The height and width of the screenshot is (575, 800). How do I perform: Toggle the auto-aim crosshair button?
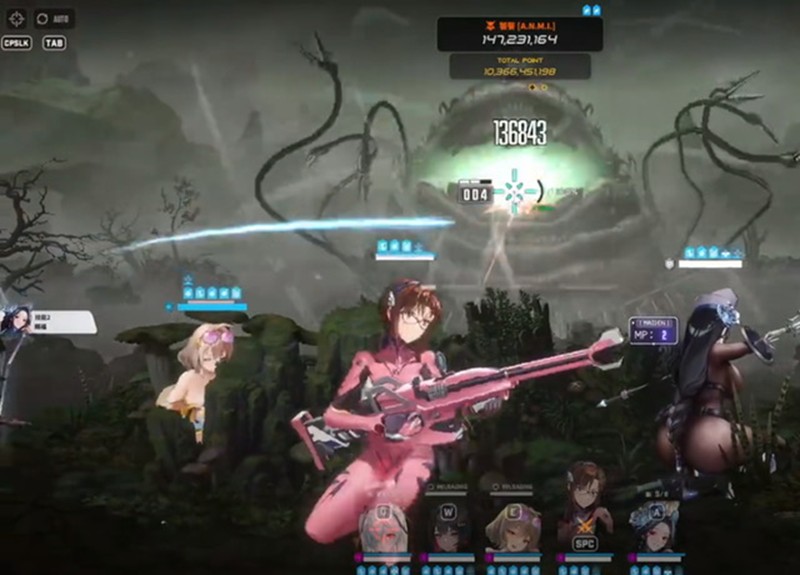(x=17, y=18)
